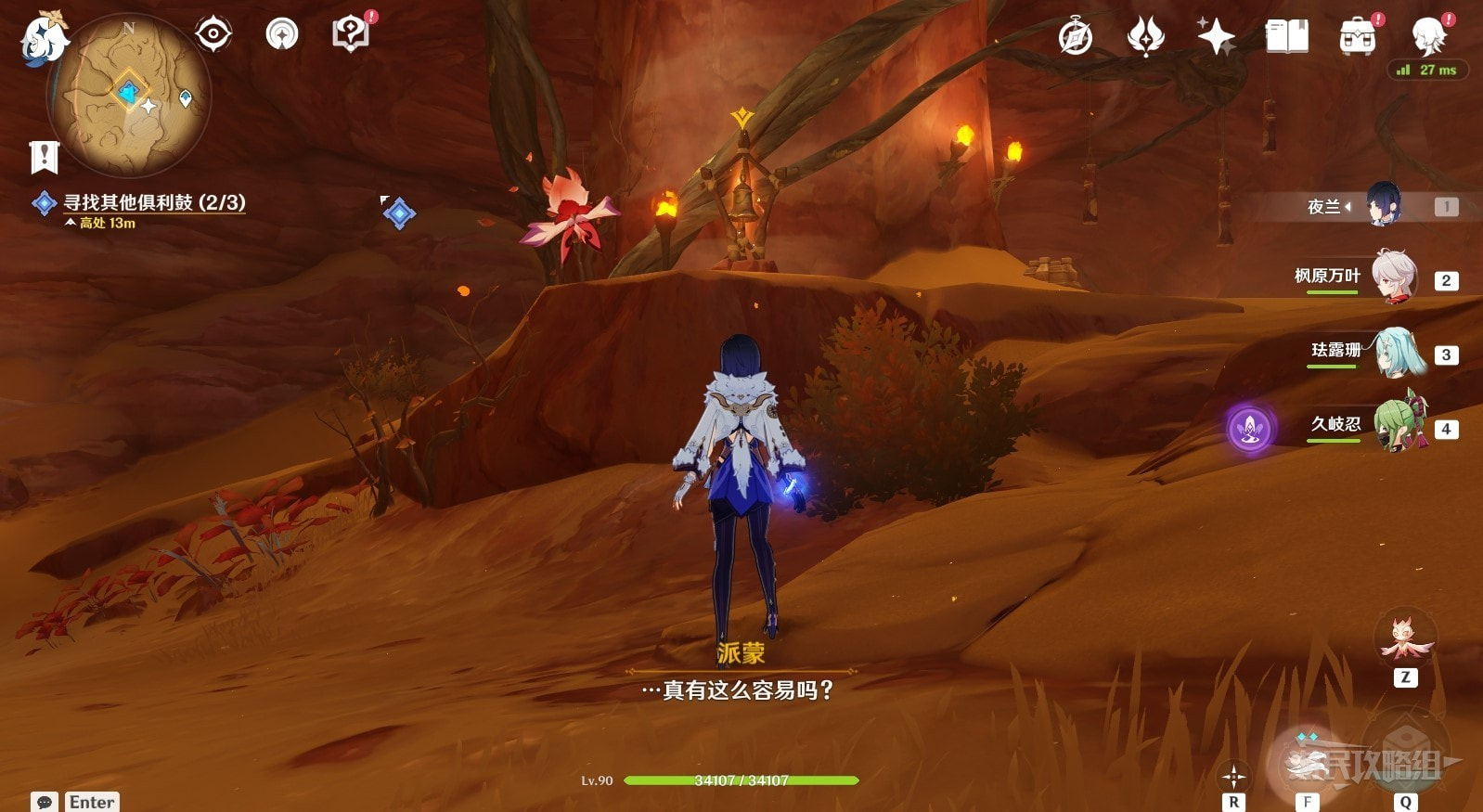The height and width of the screenshot is (812, 1483).
Task: Open the chat speech bubble
Action: click(x=44, y=802)
